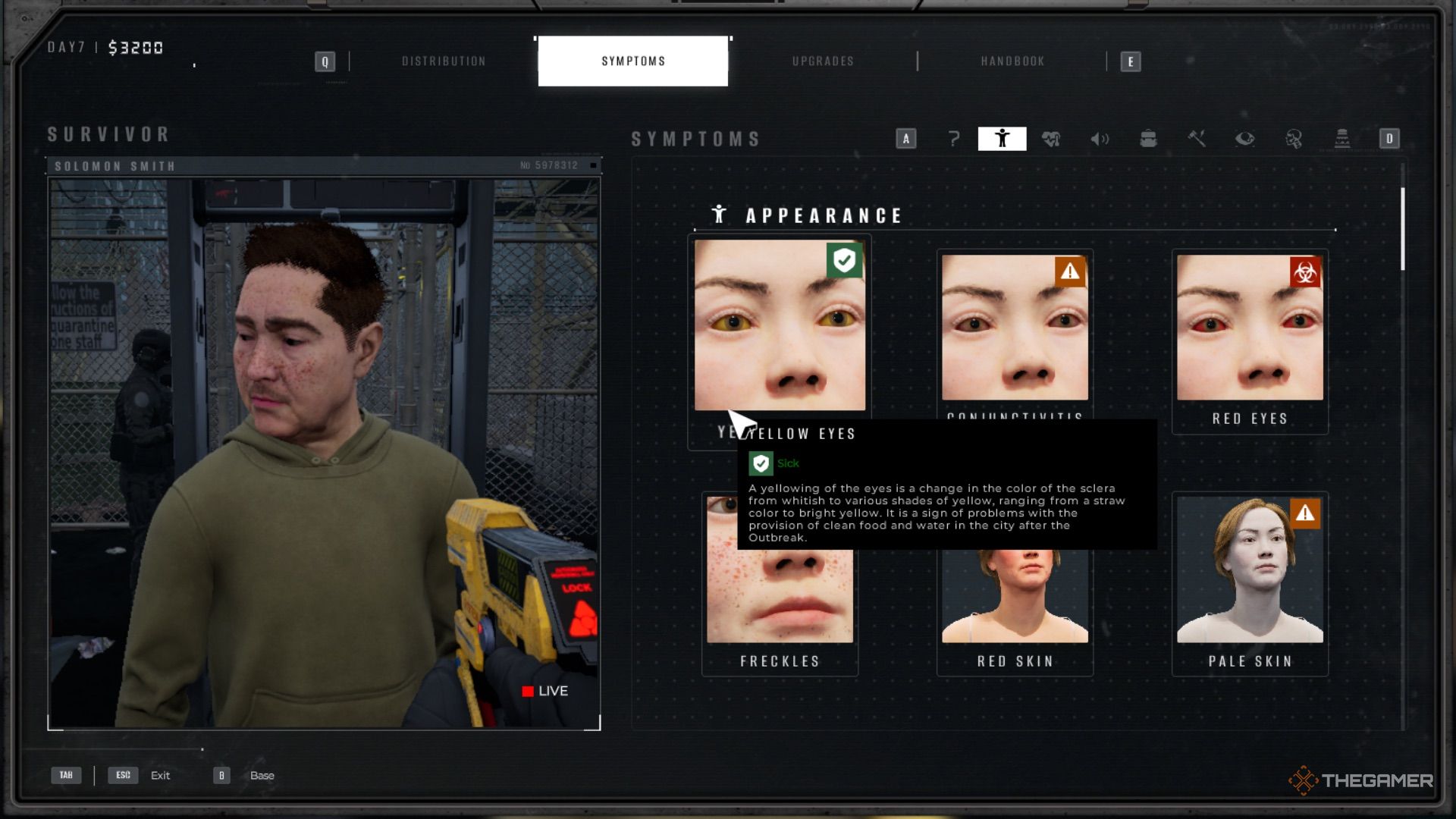Viewport: 1456px width, 819px height.
Task: Open the heartbeat vitals symptom category
Action: coord(1051,139)
